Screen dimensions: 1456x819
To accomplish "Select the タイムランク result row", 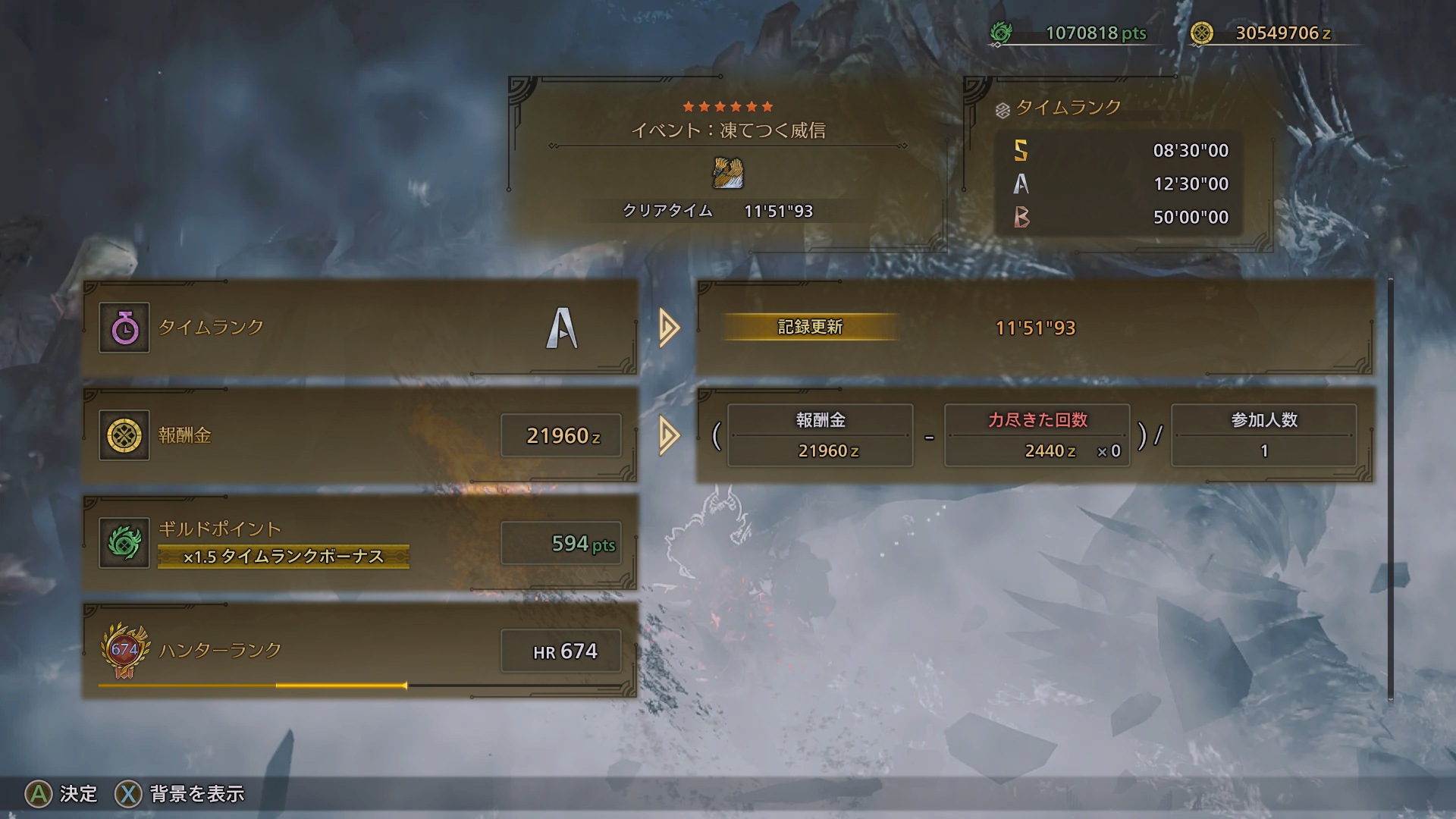I will tap(359, 328).
